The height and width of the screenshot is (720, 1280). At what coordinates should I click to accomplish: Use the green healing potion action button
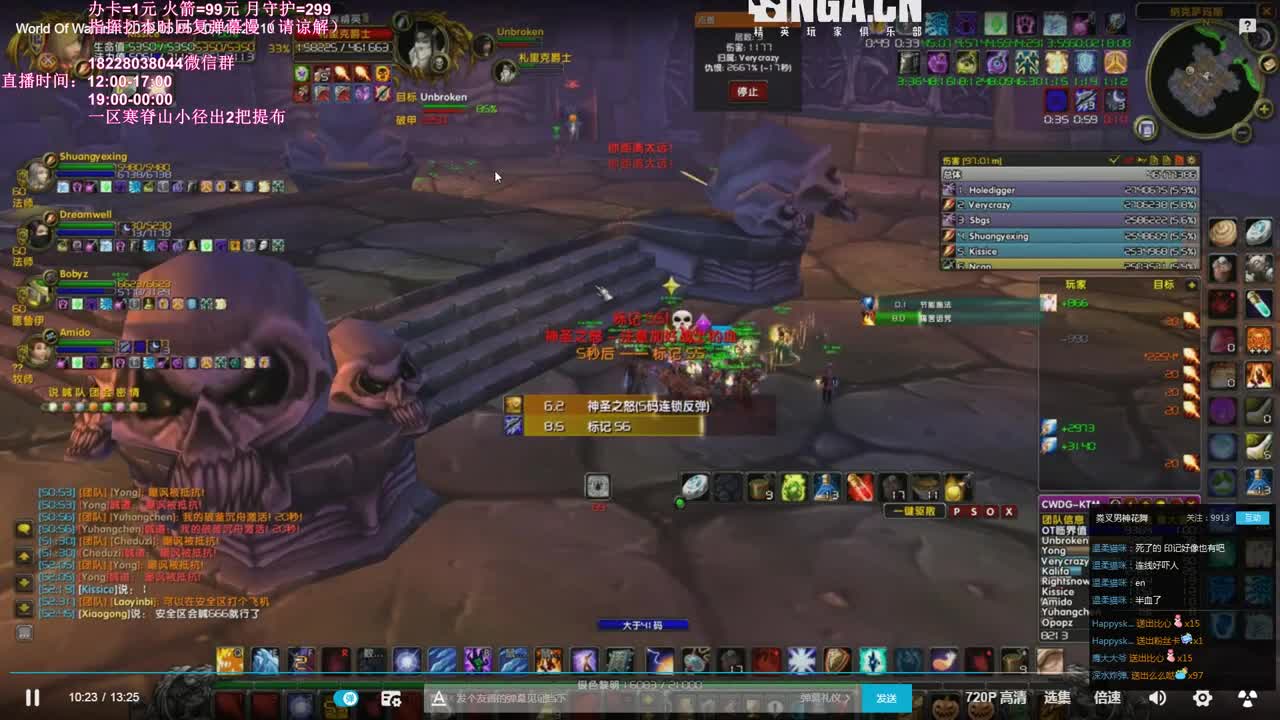(795, 486)
